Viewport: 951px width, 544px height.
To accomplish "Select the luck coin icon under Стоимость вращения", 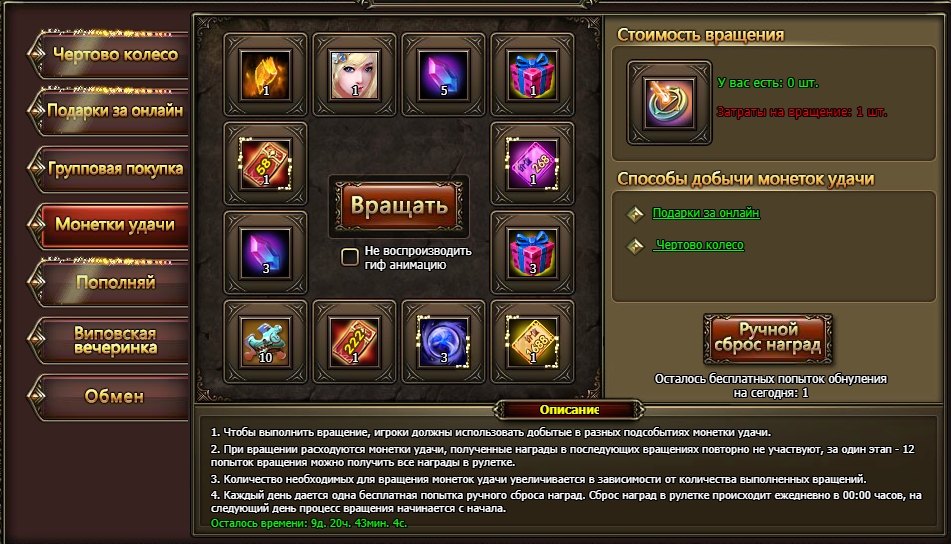I will pos(663,100).
